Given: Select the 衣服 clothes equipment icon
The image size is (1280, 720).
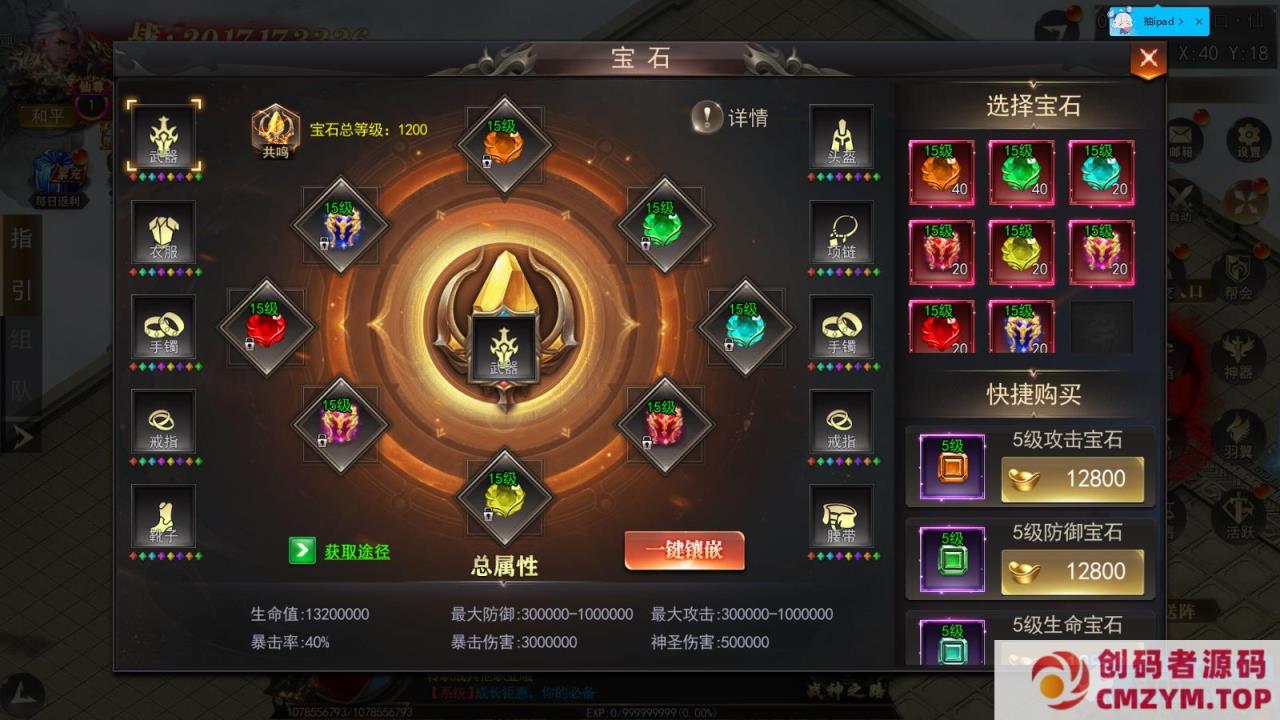Looking at the screenshot, I should [x=162, y=232].
